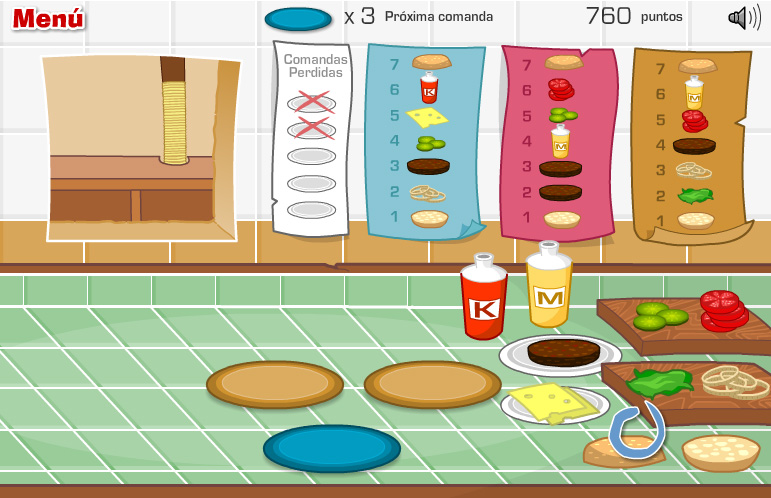The height and width of the screenshot is (498, 771).
Task: Pick the red ketchup bottle
Action: click(484, 299)
